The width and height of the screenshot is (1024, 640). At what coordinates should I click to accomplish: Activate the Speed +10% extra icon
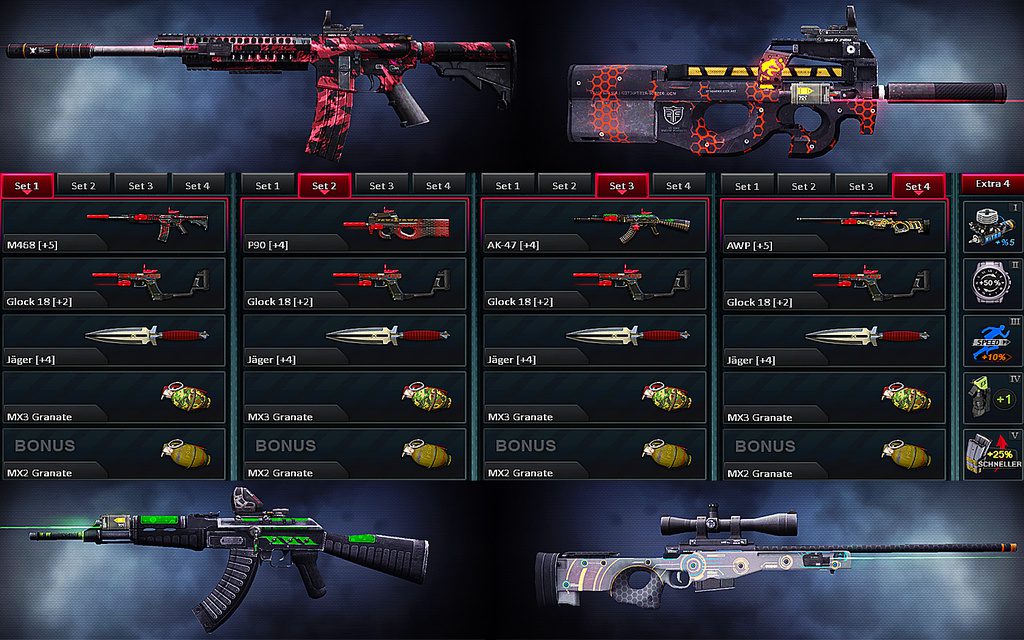992,340
